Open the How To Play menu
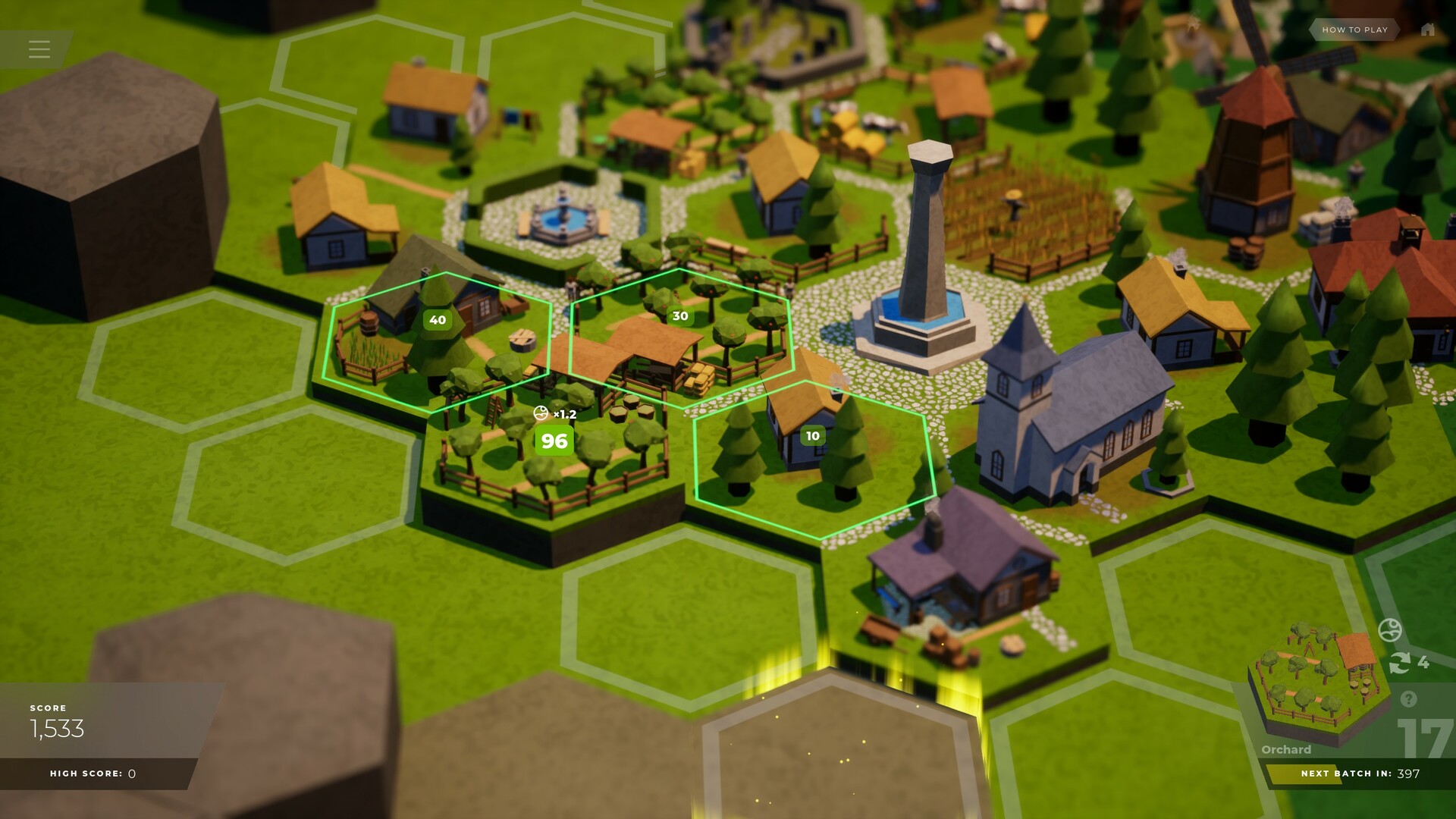Screen dimensions: 1456x819 1354,30
